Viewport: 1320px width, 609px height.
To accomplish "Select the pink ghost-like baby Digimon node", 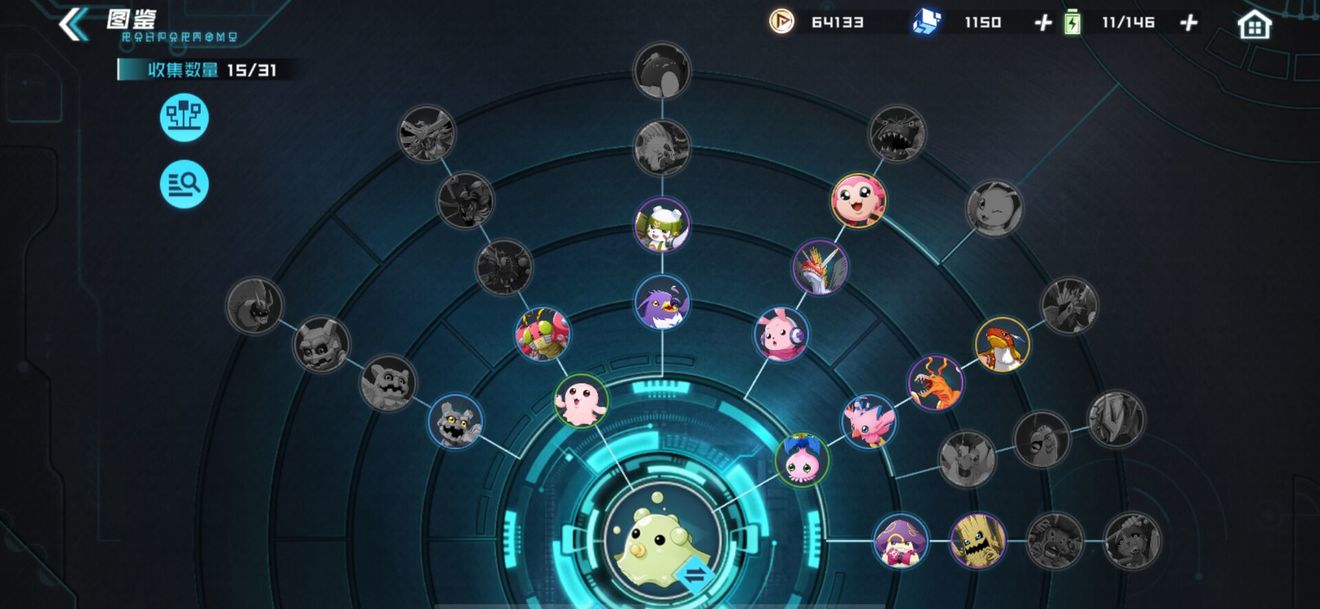I will tap(581, 400).
